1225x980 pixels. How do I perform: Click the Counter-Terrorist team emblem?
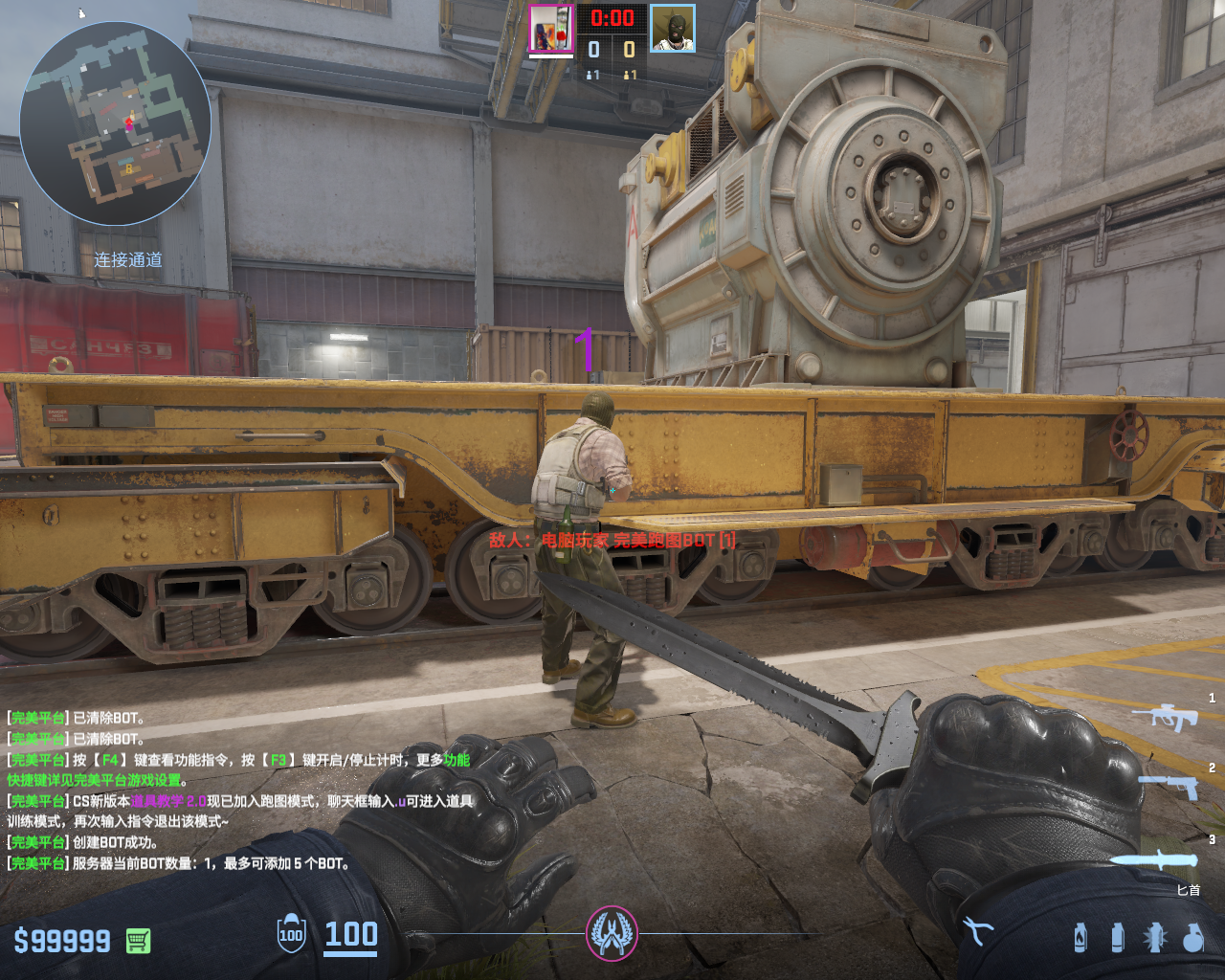[x=612, y=934]
